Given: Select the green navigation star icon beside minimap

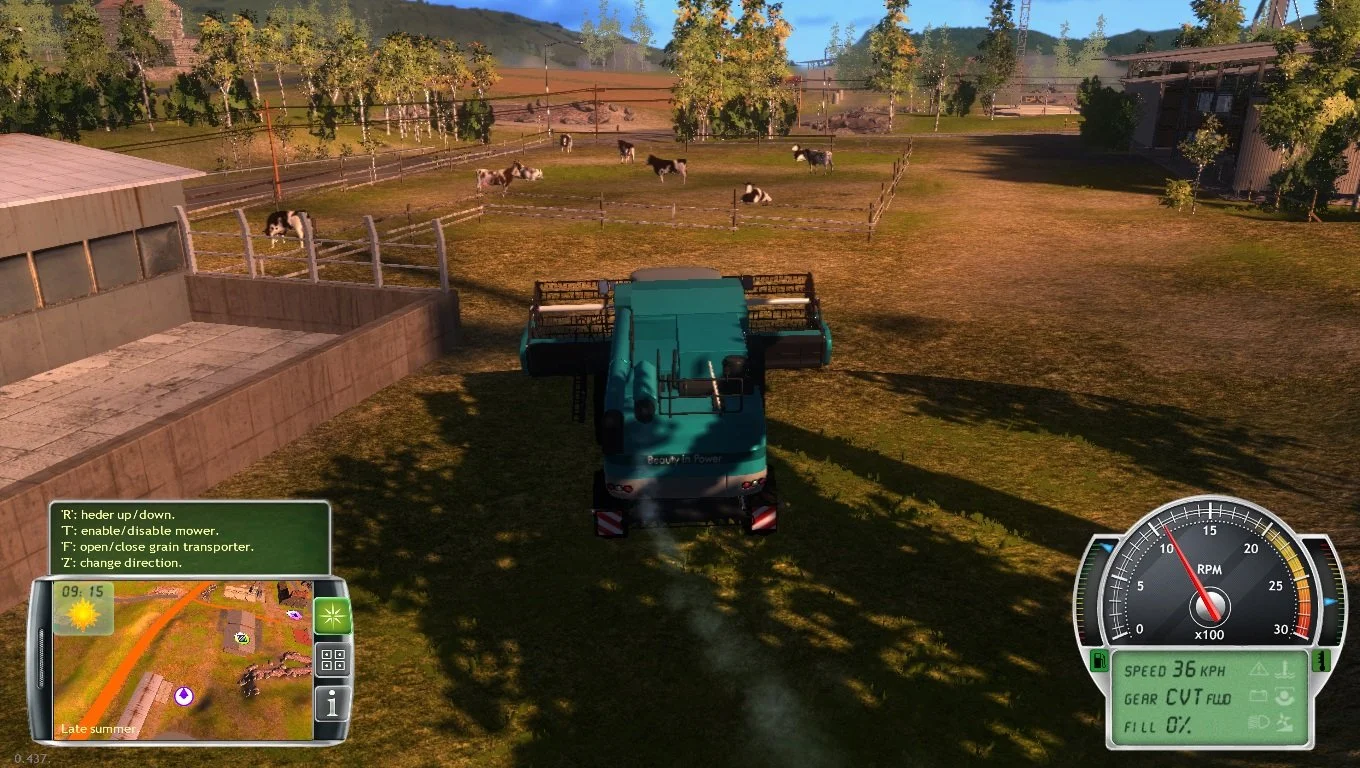Looking at the screenshot, I should 333,616.
